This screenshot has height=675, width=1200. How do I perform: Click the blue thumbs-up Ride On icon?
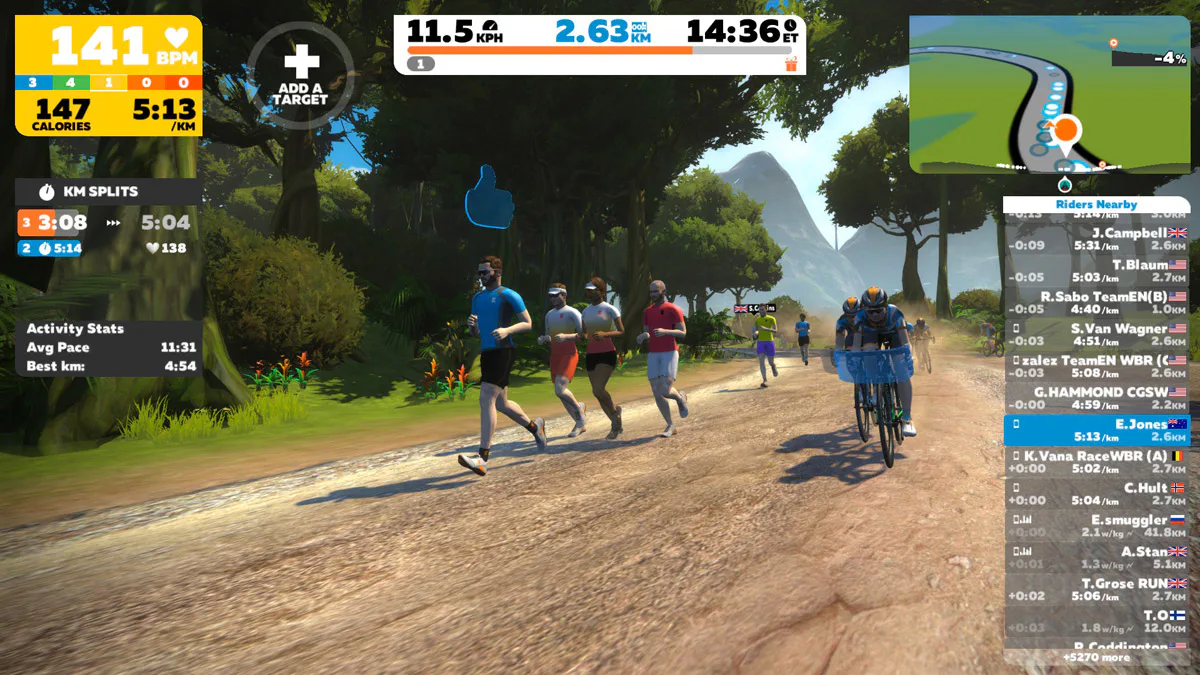tap(489, 197)
